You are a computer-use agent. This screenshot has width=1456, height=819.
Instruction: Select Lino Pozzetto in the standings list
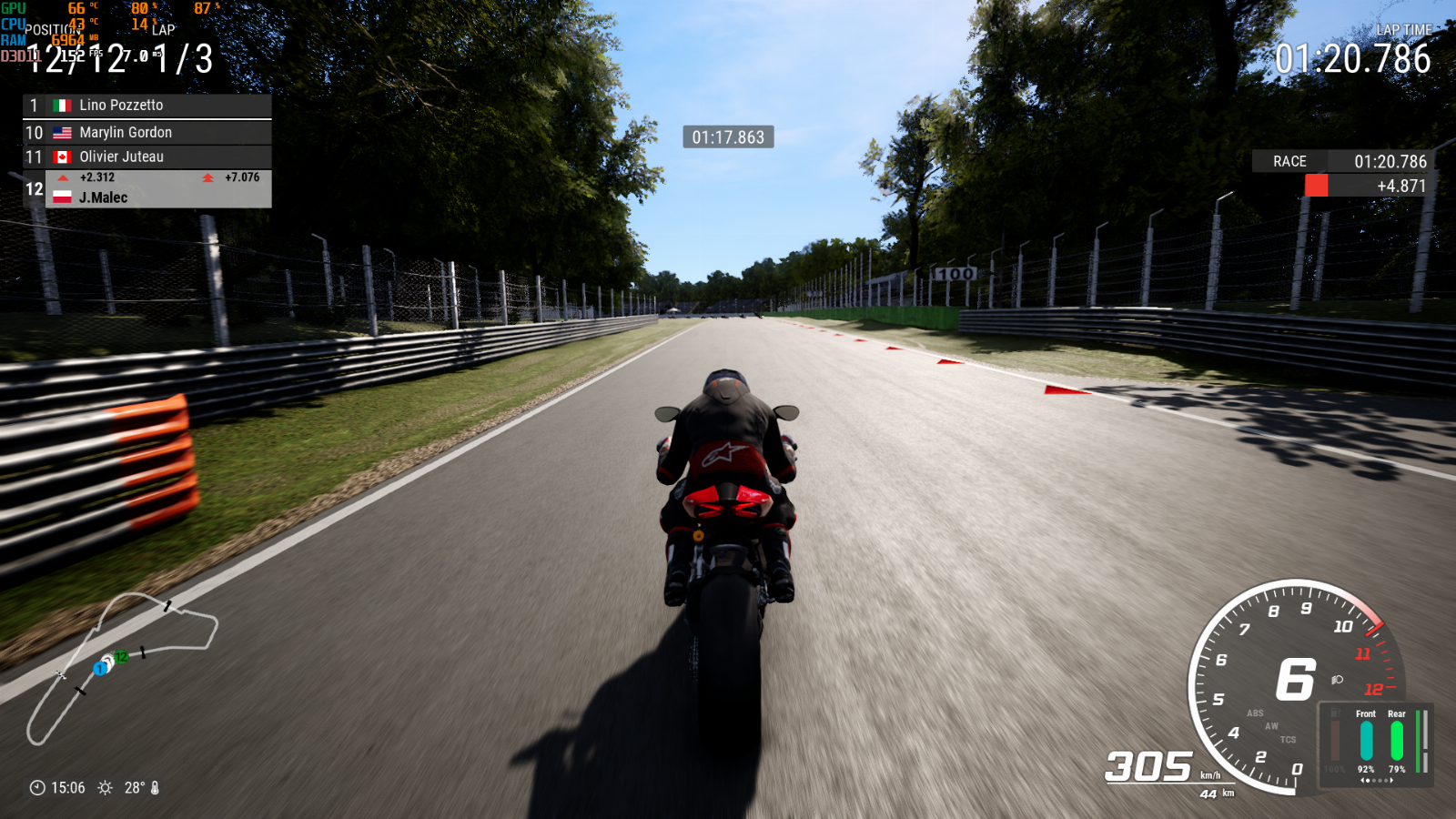[146, 106]
